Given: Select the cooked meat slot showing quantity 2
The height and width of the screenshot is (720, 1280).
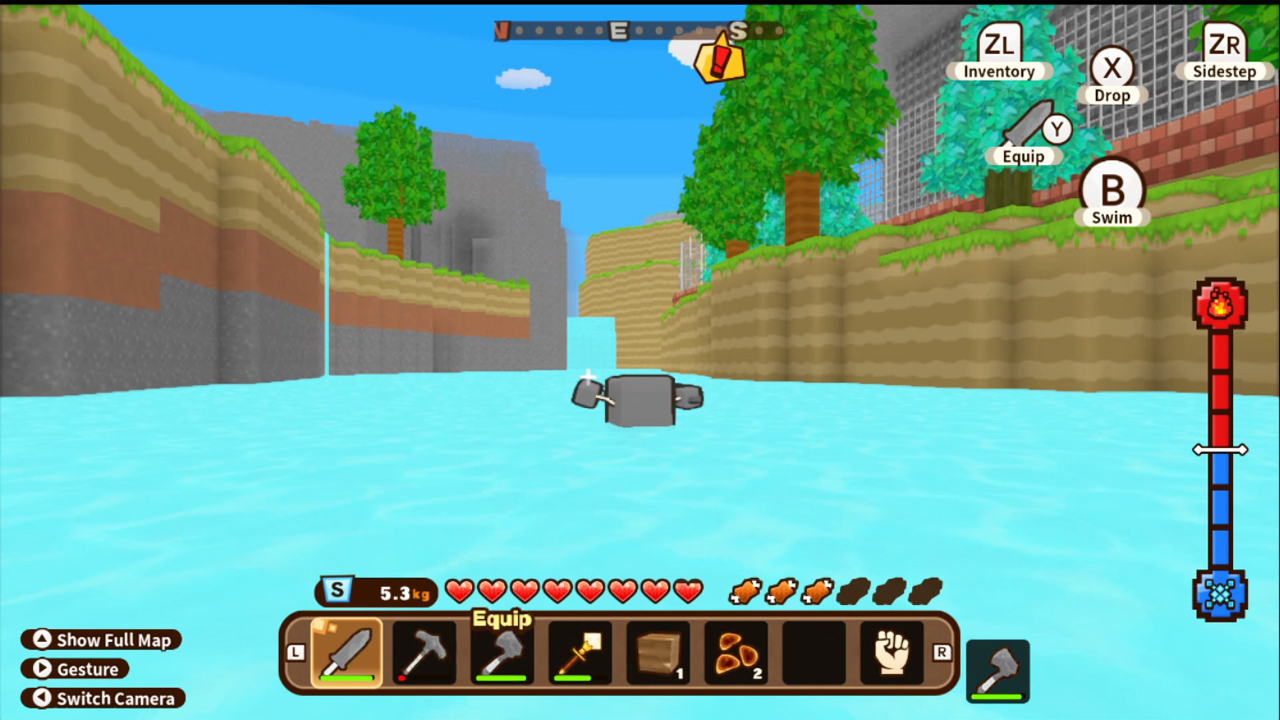Looking at the screenshot, I should click(735, 652).
